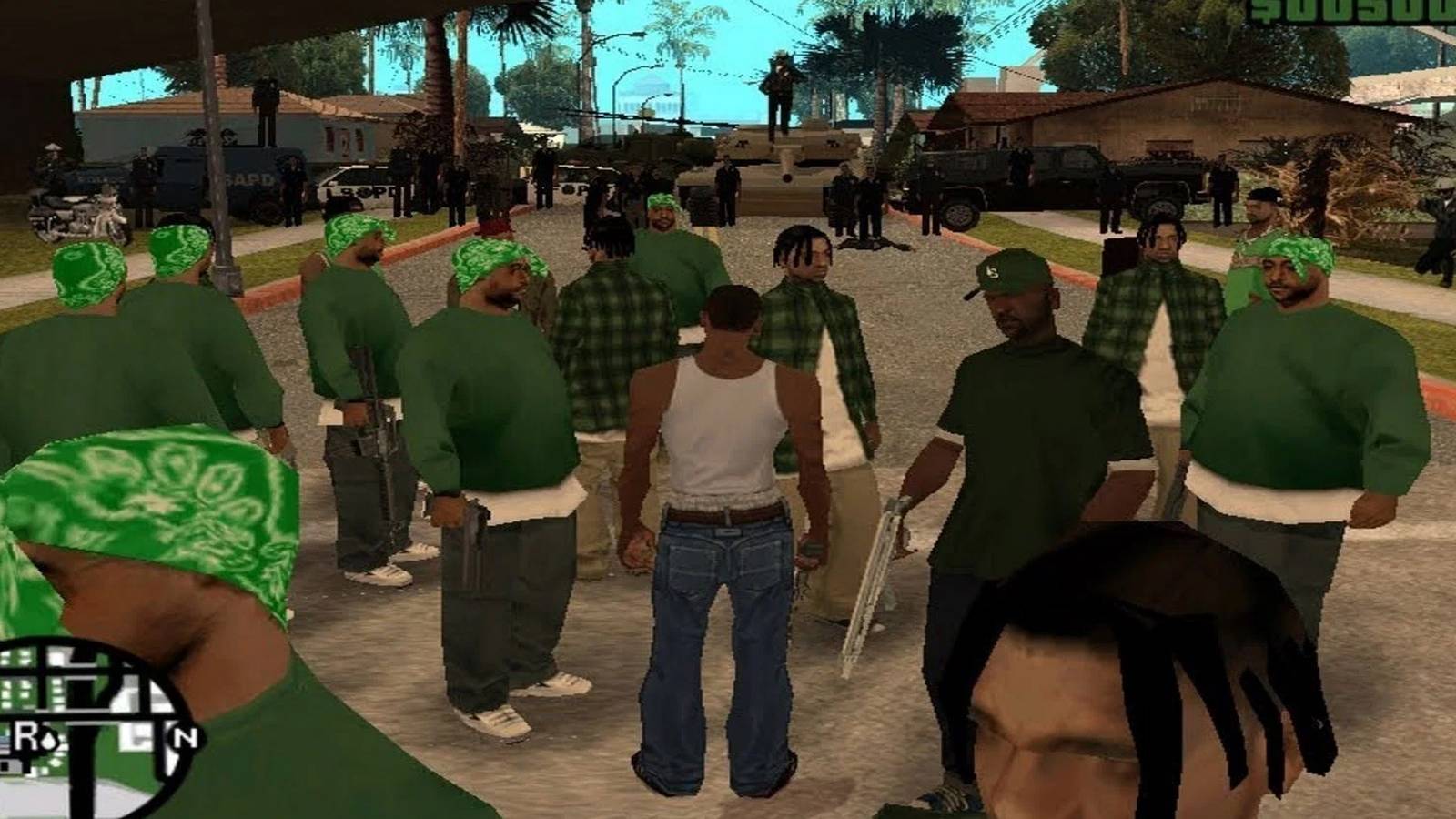Select the N compass marker on the radar
Screen dimensions: 1456x819
pyautogui.click(x=187, y=737)
